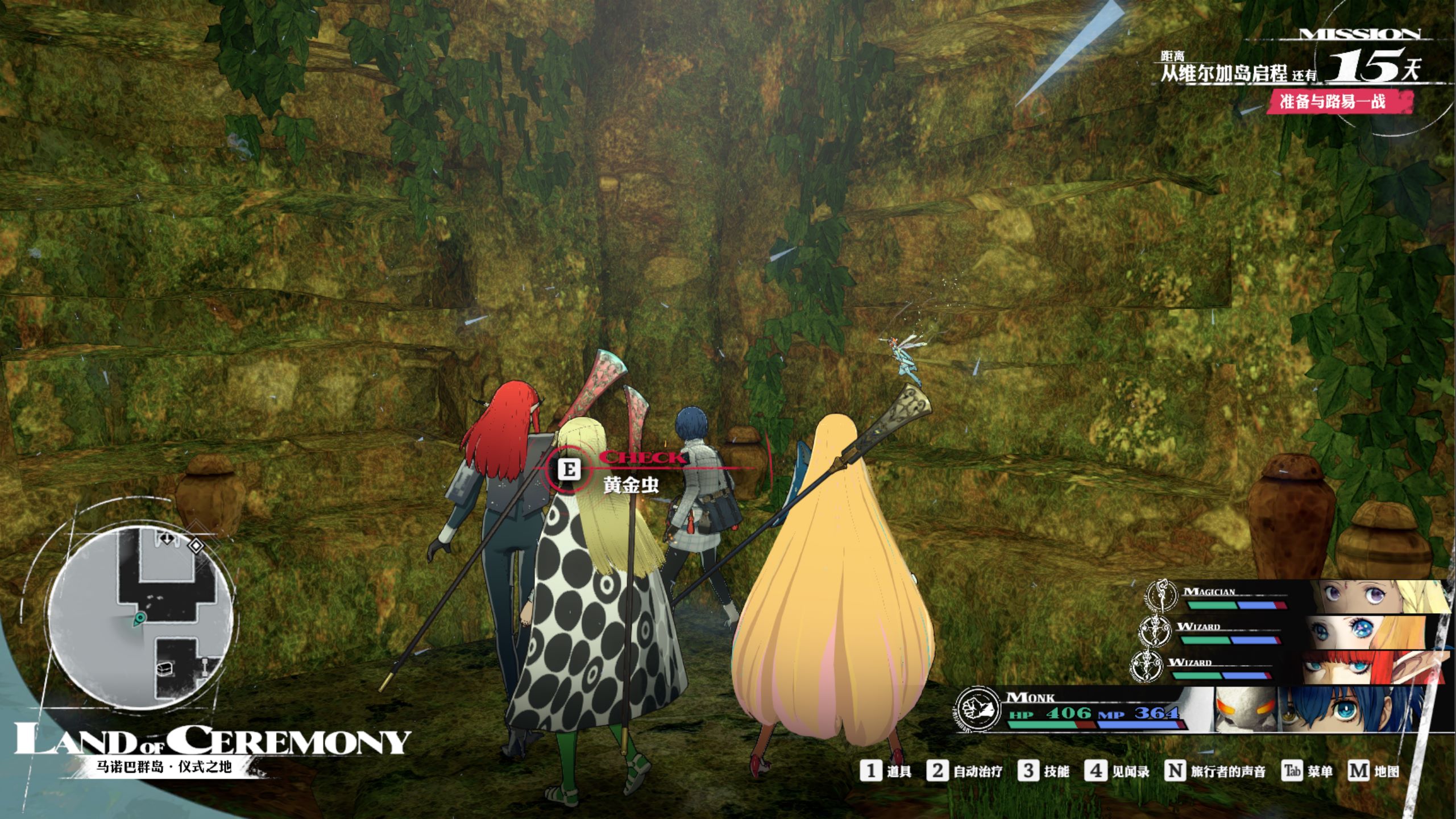The image size is (1456, 819).
Task: Select the red-haired Wizard party portrait
Action: (1370, 667)
